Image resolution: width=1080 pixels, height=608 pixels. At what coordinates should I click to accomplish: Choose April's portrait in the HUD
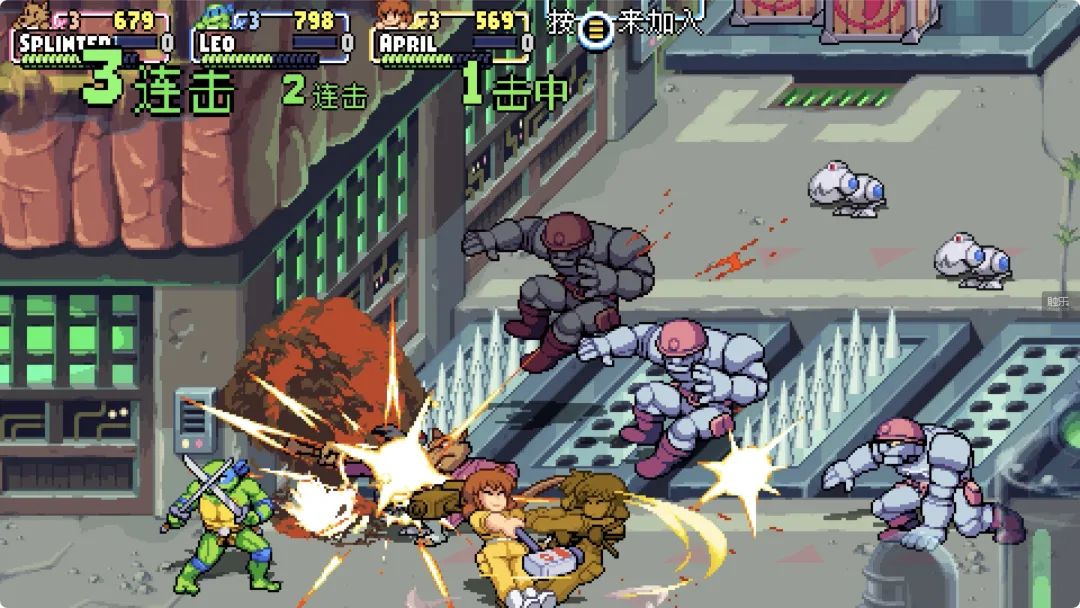391,15
